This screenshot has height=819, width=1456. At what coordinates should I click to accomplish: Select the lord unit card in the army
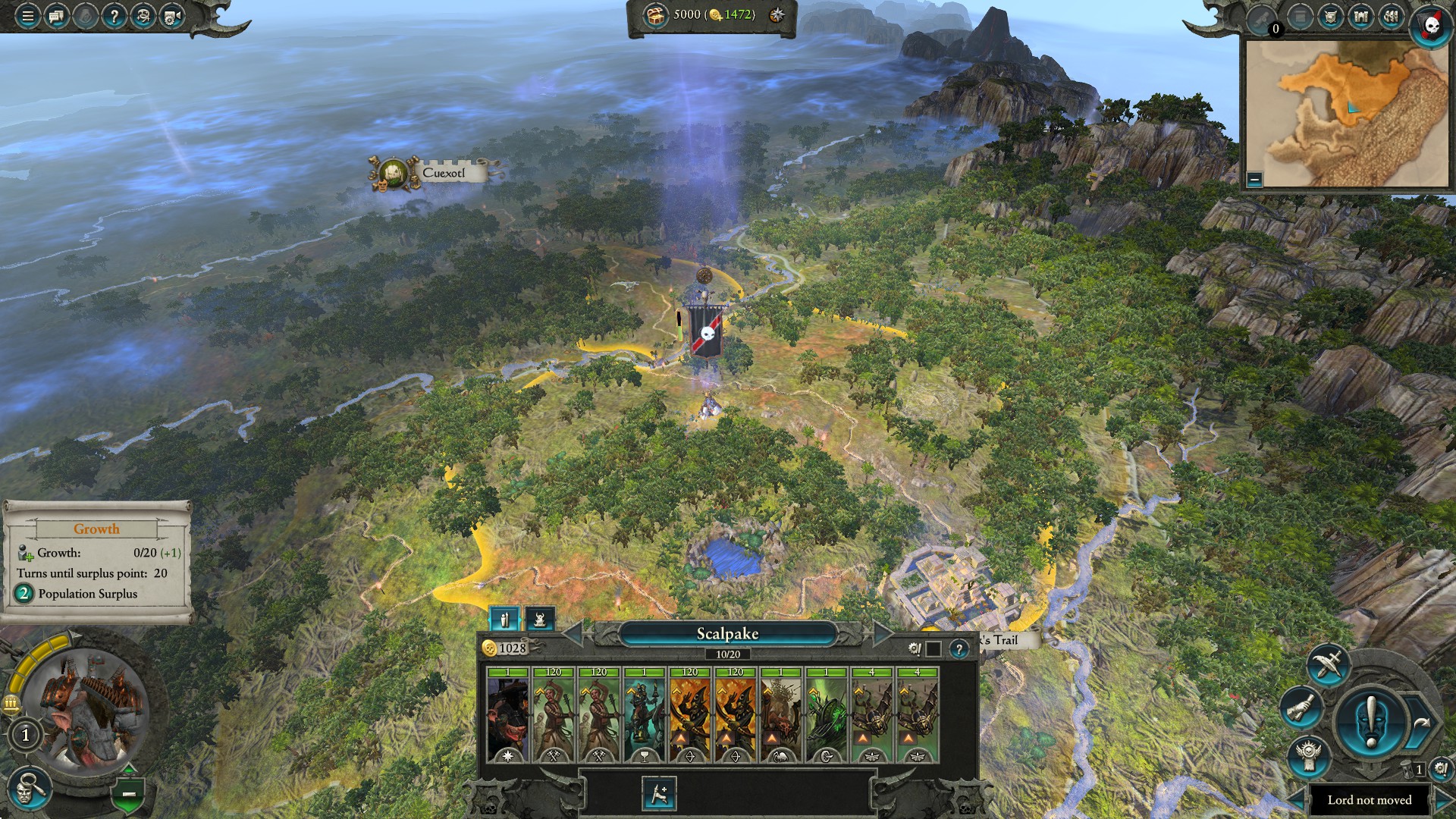[507, 715]
